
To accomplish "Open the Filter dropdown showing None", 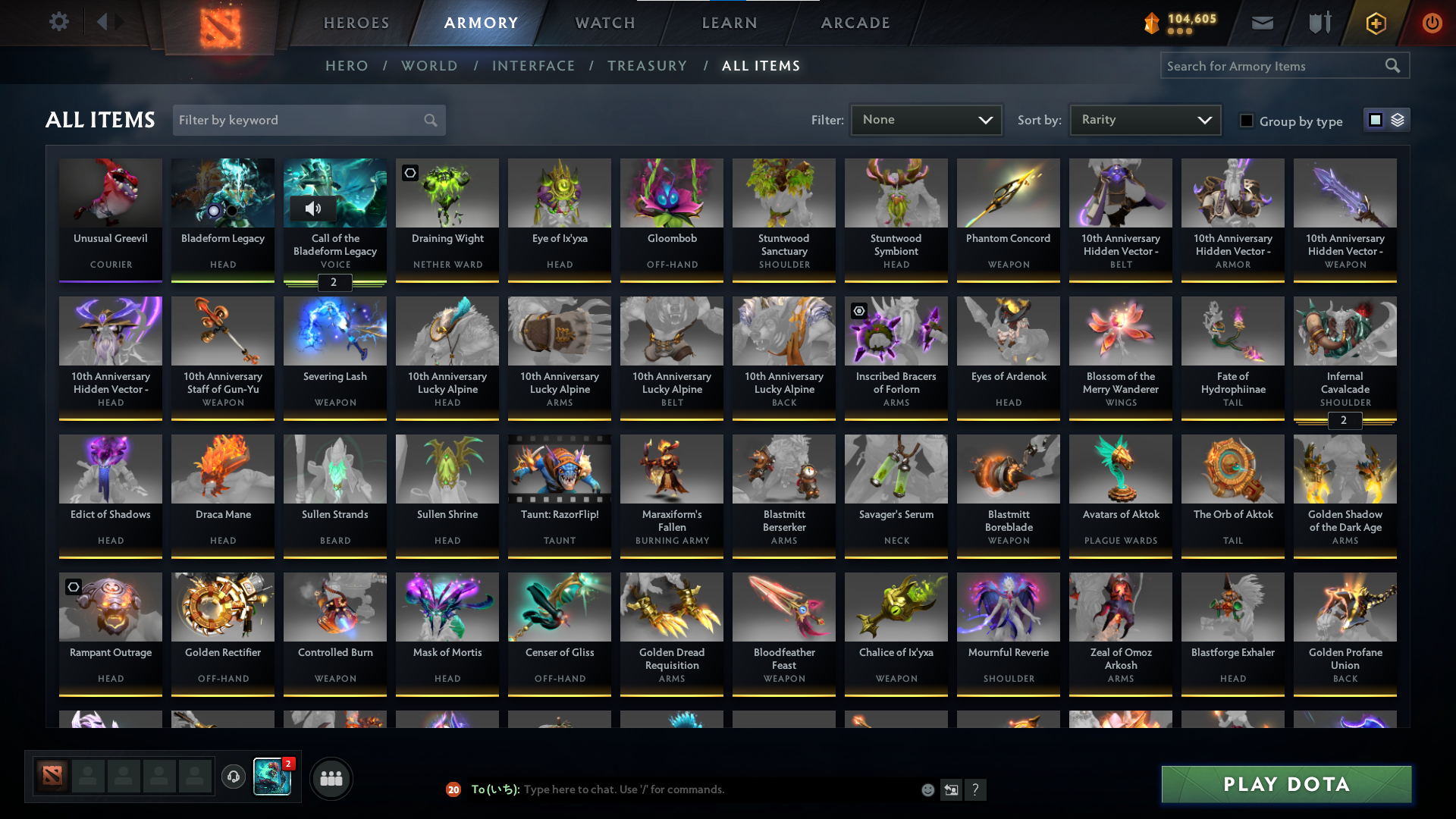I will coord(926,119).
